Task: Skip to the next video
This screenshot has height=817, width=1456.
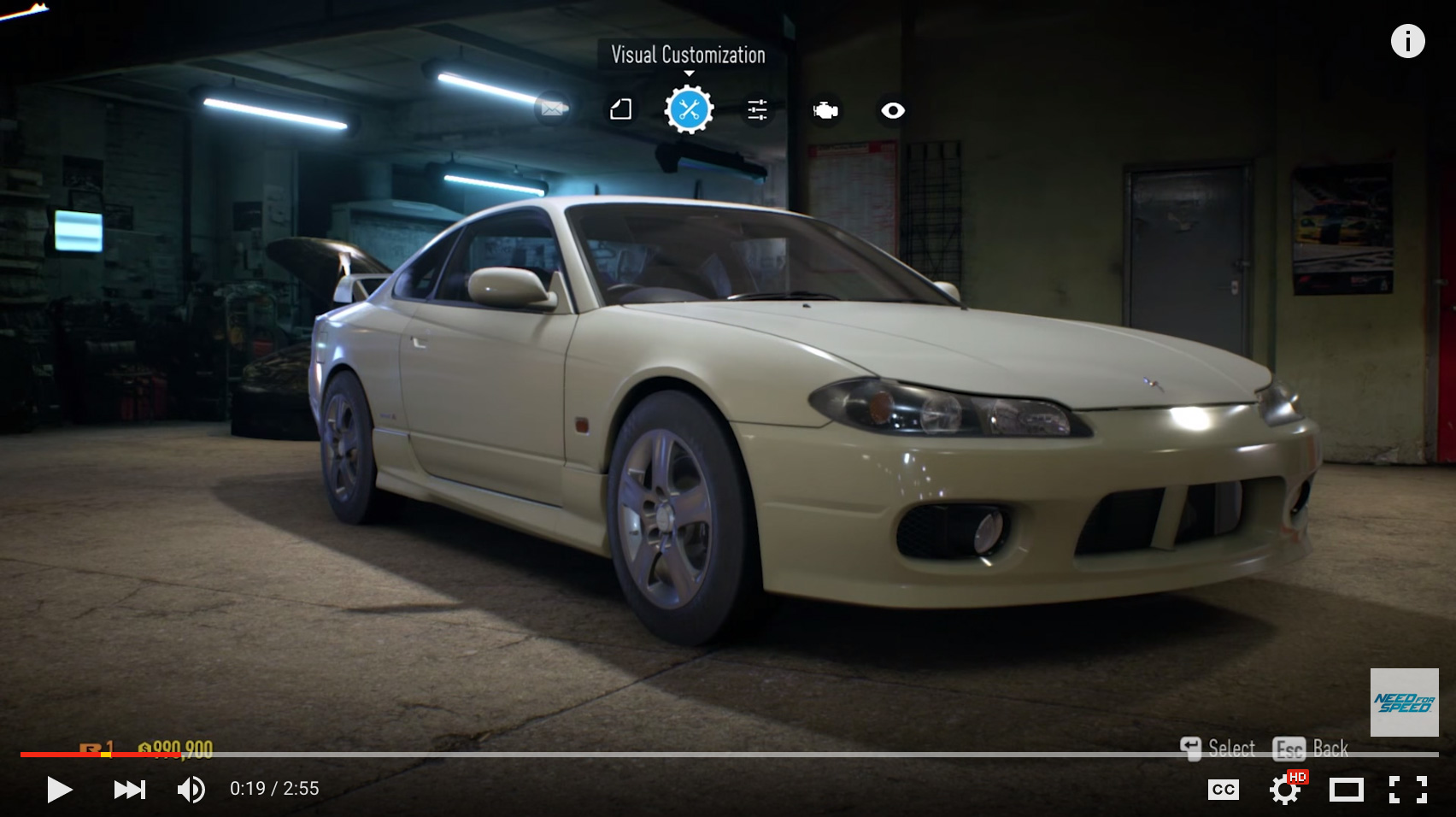Action: pos(129,789)
